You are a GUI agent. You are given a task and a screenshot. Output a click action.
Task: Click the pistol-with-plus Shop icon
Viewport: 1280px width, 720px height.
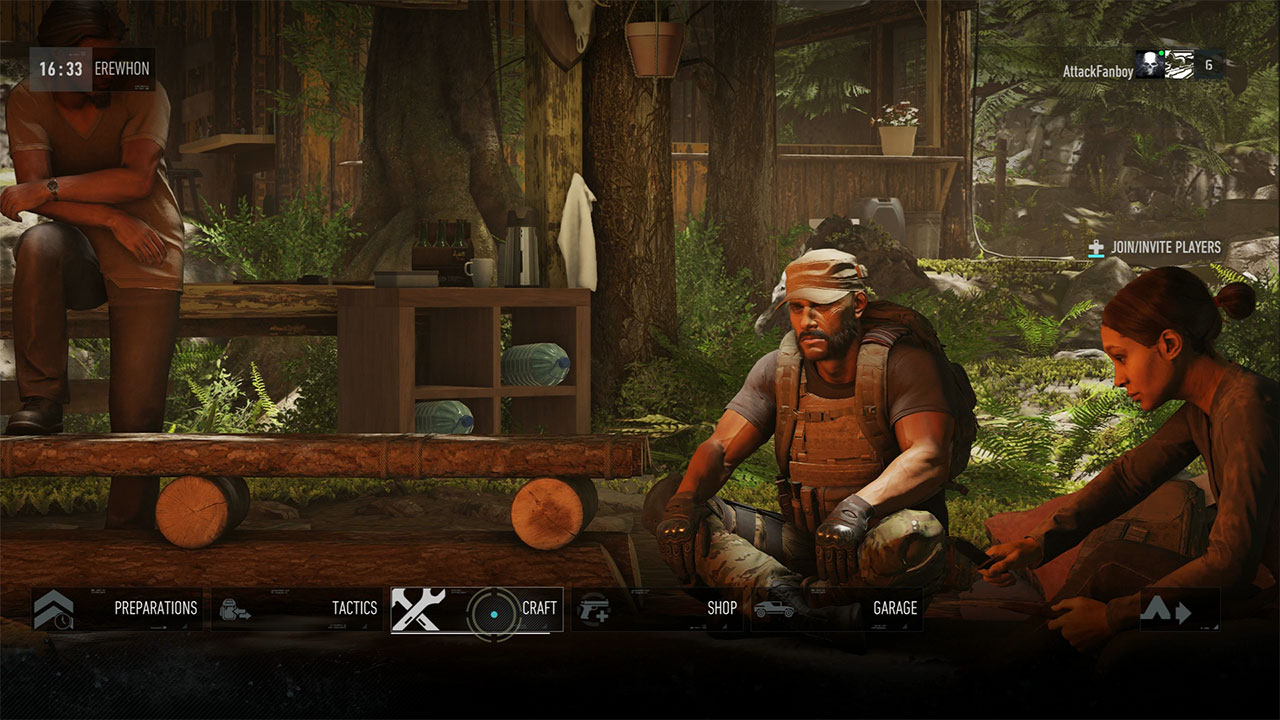tap(596, 608)
